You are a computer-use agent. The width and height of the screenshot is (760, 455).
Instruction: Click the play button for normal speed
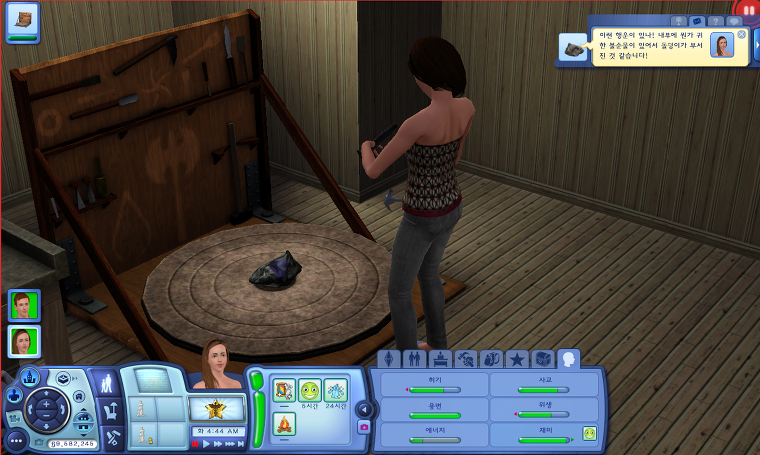pyautogui.click(x=206, y=443)
